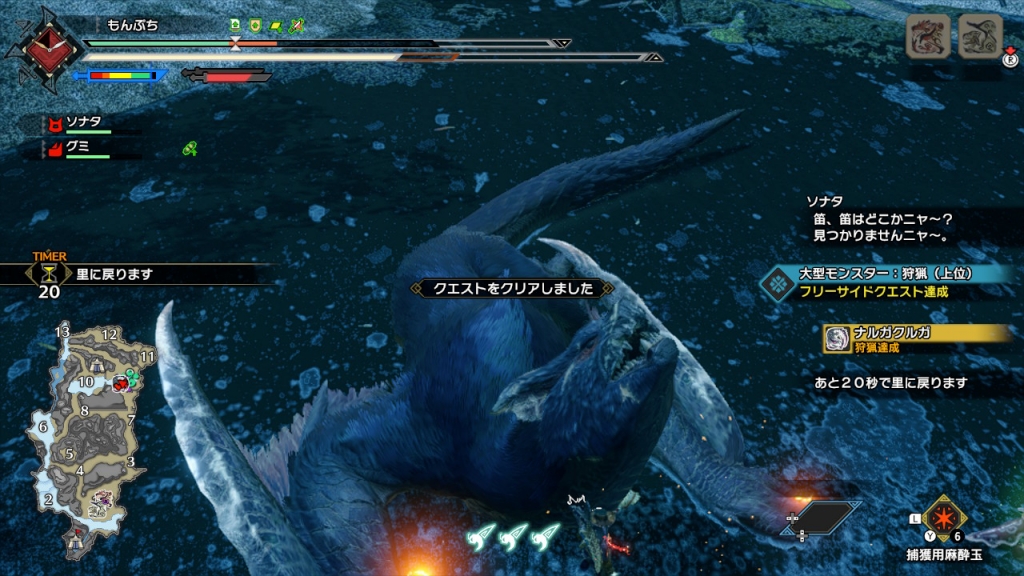Image resolution: width=1024 pixels, height=576 pixels.
Task: Select the second monster icon in the top-right corner
Action: [x=979, y=38]
